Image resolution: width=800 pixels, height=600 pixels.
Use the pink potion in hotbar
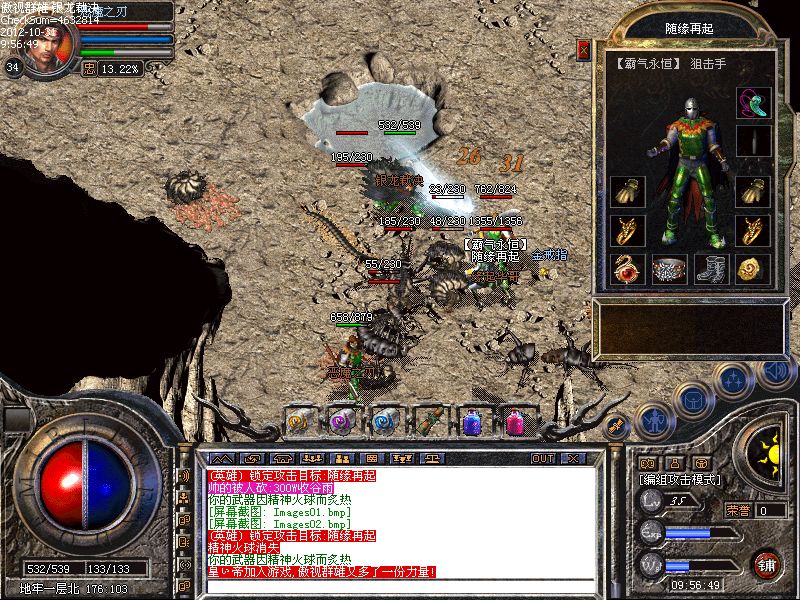point(515,421)
